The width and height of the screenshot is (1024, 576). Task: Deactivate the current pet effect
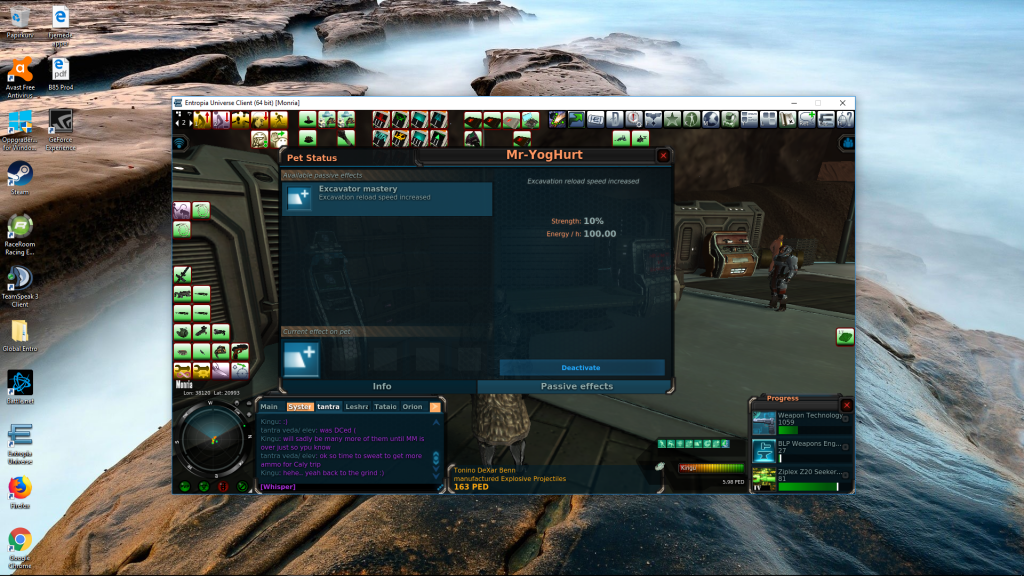tap(582, 368)
